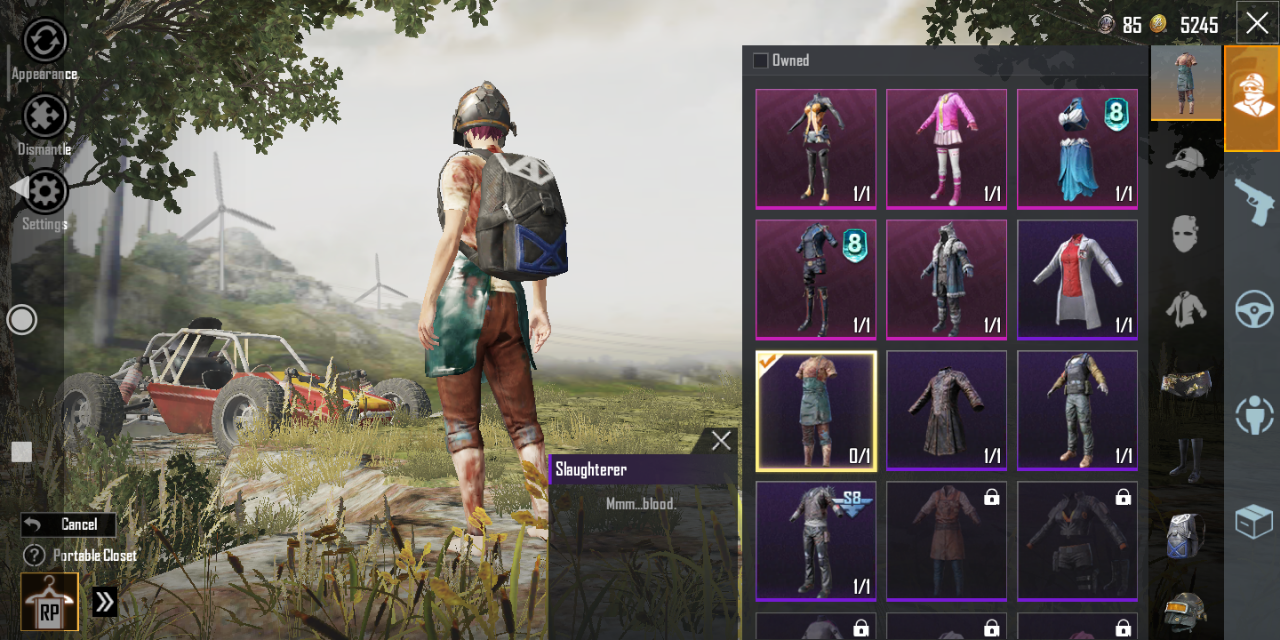Open the Dismantle option
Viewport: 1280px width, 640px height.
pos(45,117)
